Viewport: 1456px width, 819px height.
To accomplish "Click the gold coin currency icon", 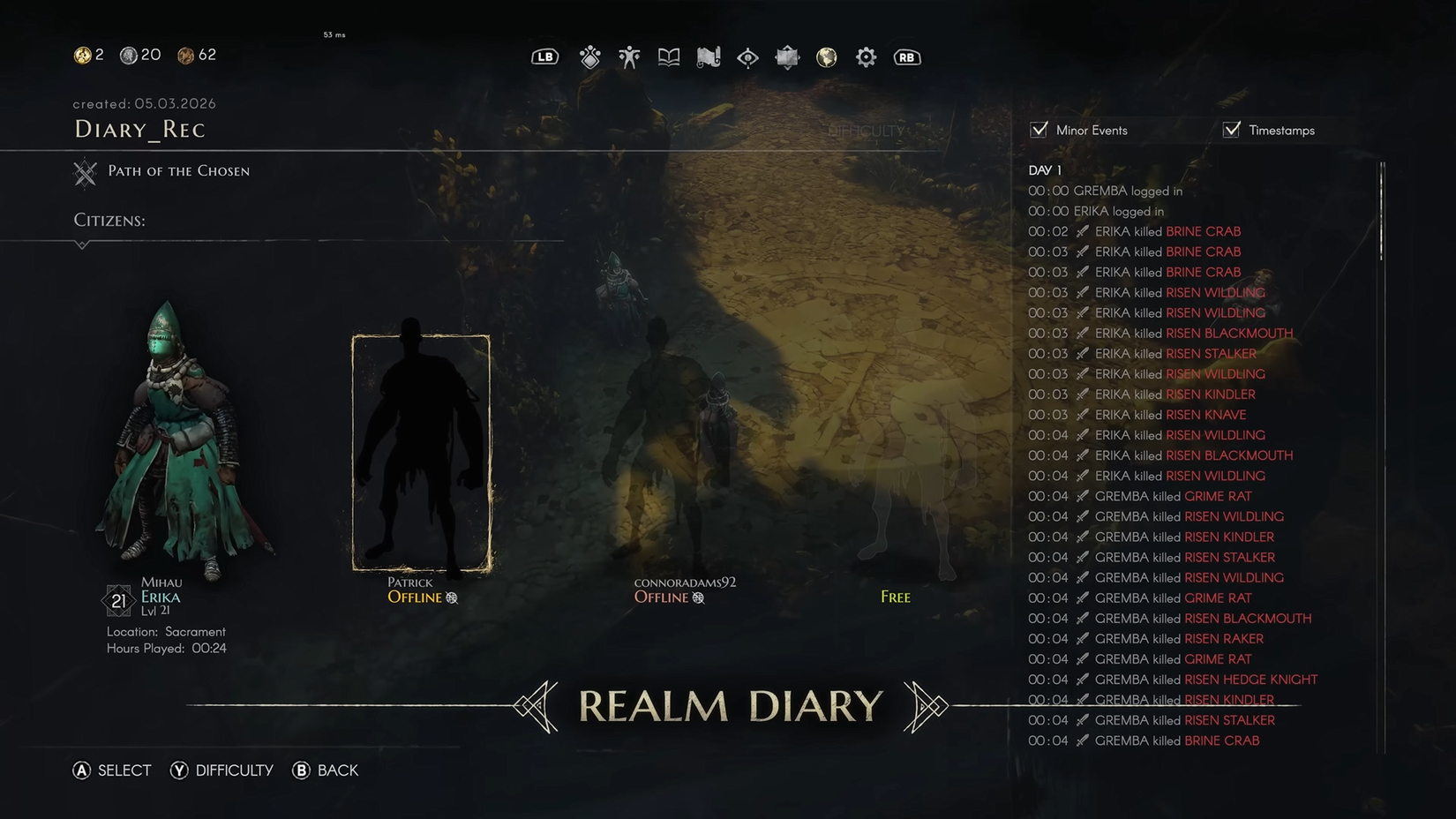I will (81, 55).
